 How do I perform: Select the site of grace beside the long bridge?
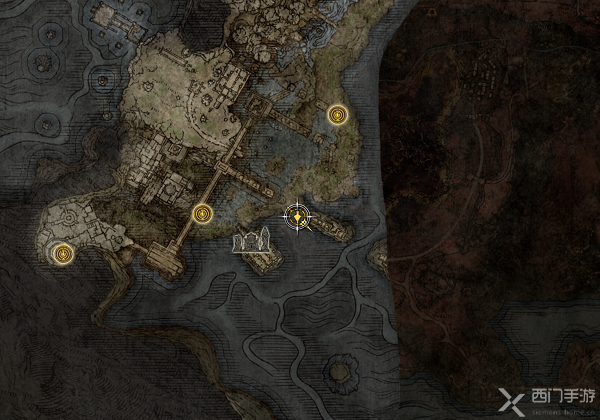tap(203, 213)
